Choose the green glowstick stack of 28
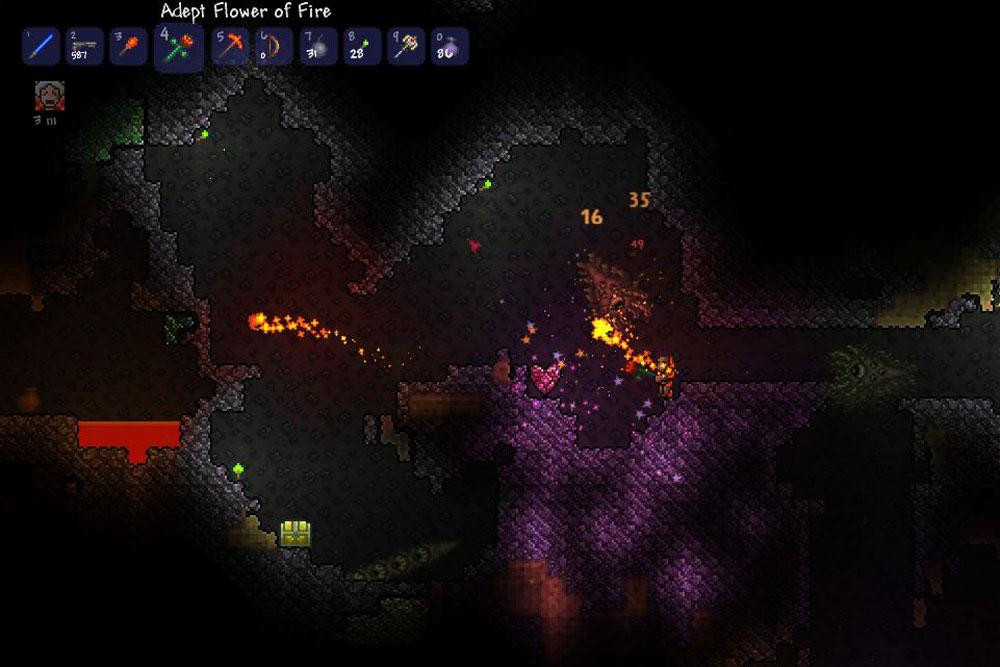This screenshot has height=667, width=1000. tap(361, 46)
